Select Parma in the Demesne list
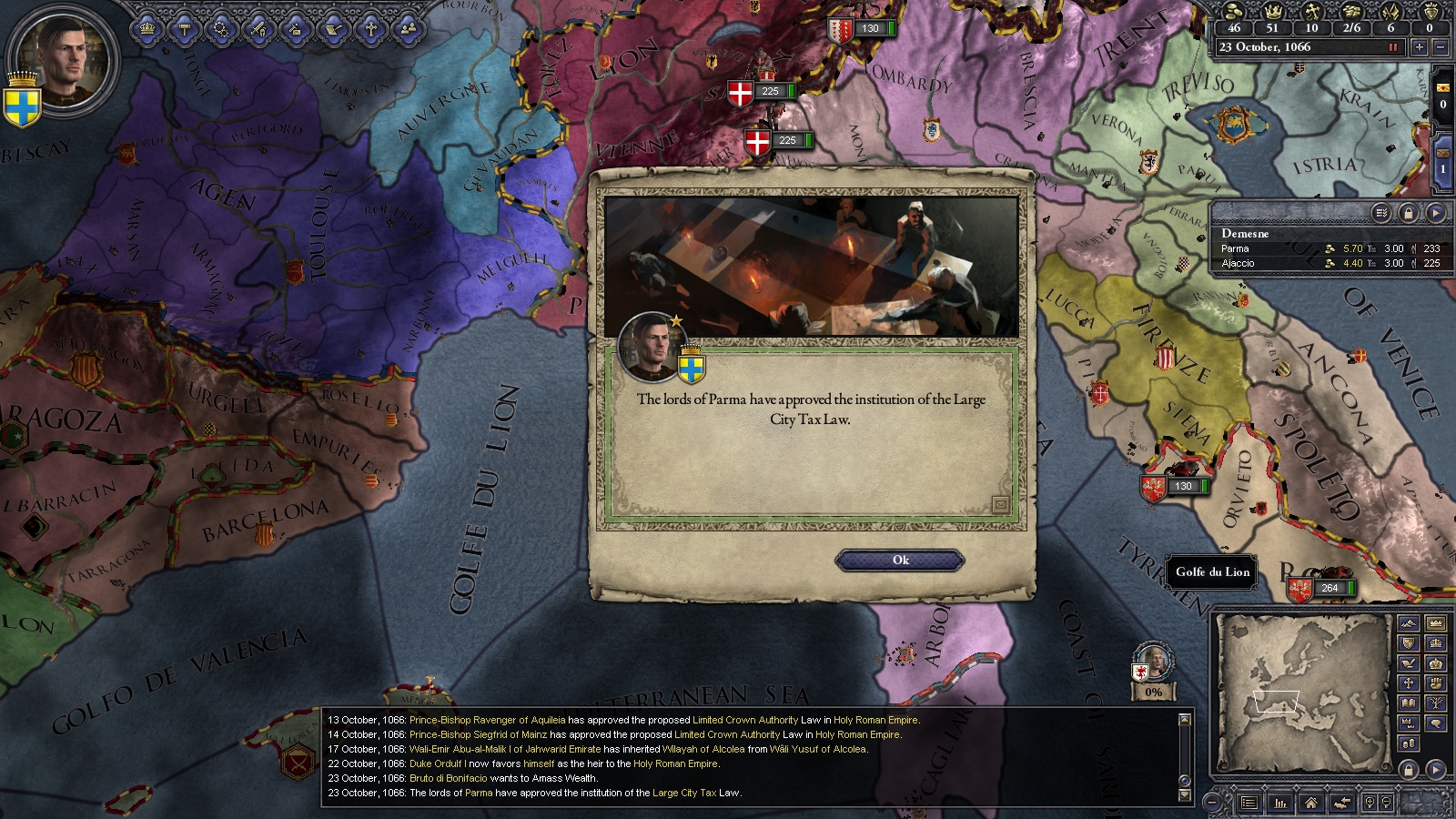Viewport: 1456px width, 819px height. coord(1236,248)
